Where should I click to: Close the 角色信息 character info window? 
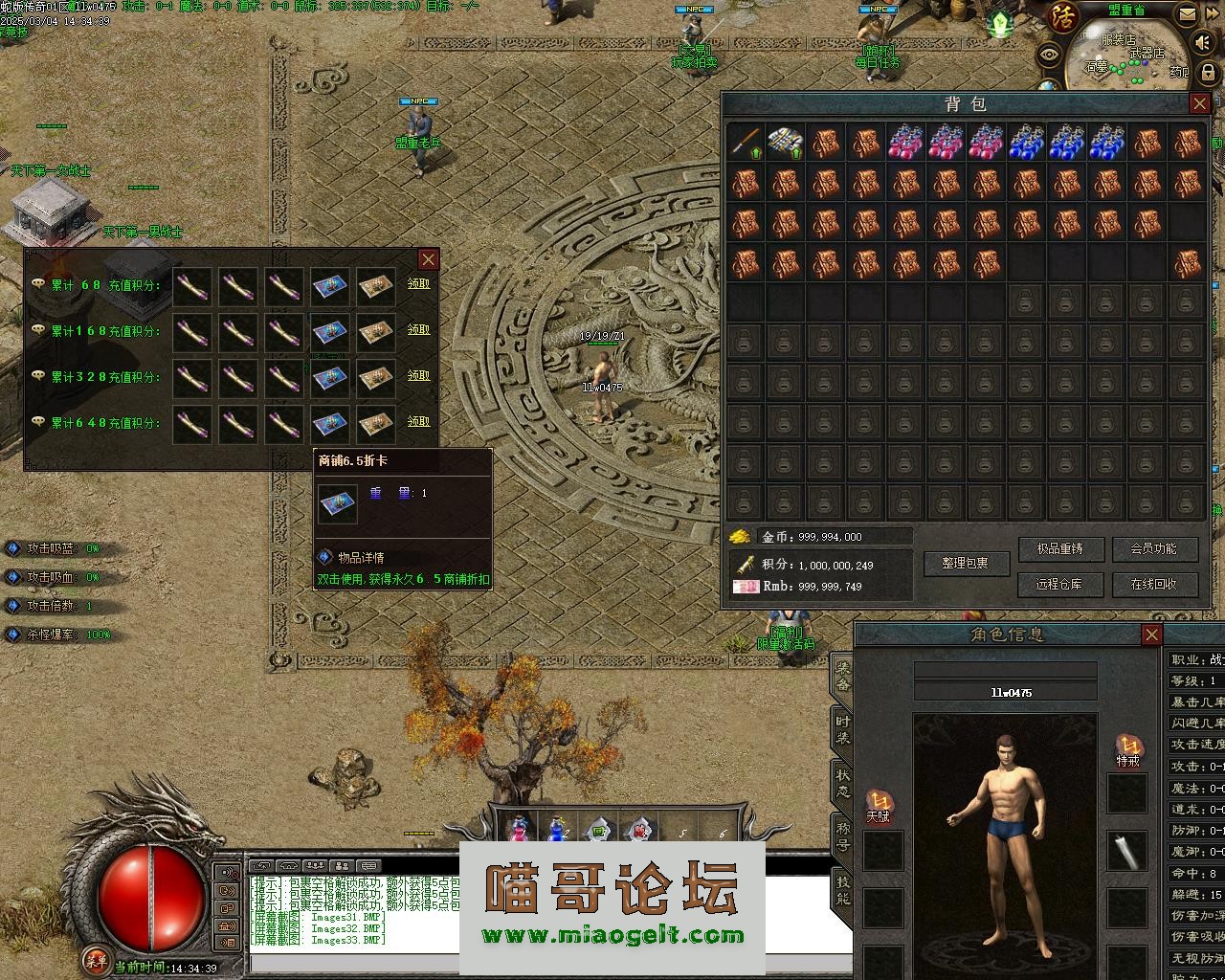coord(1152,635)
